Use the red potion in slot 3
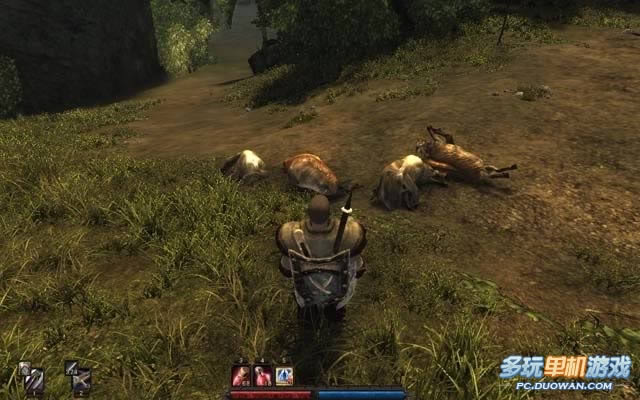 tap(241, 376)
